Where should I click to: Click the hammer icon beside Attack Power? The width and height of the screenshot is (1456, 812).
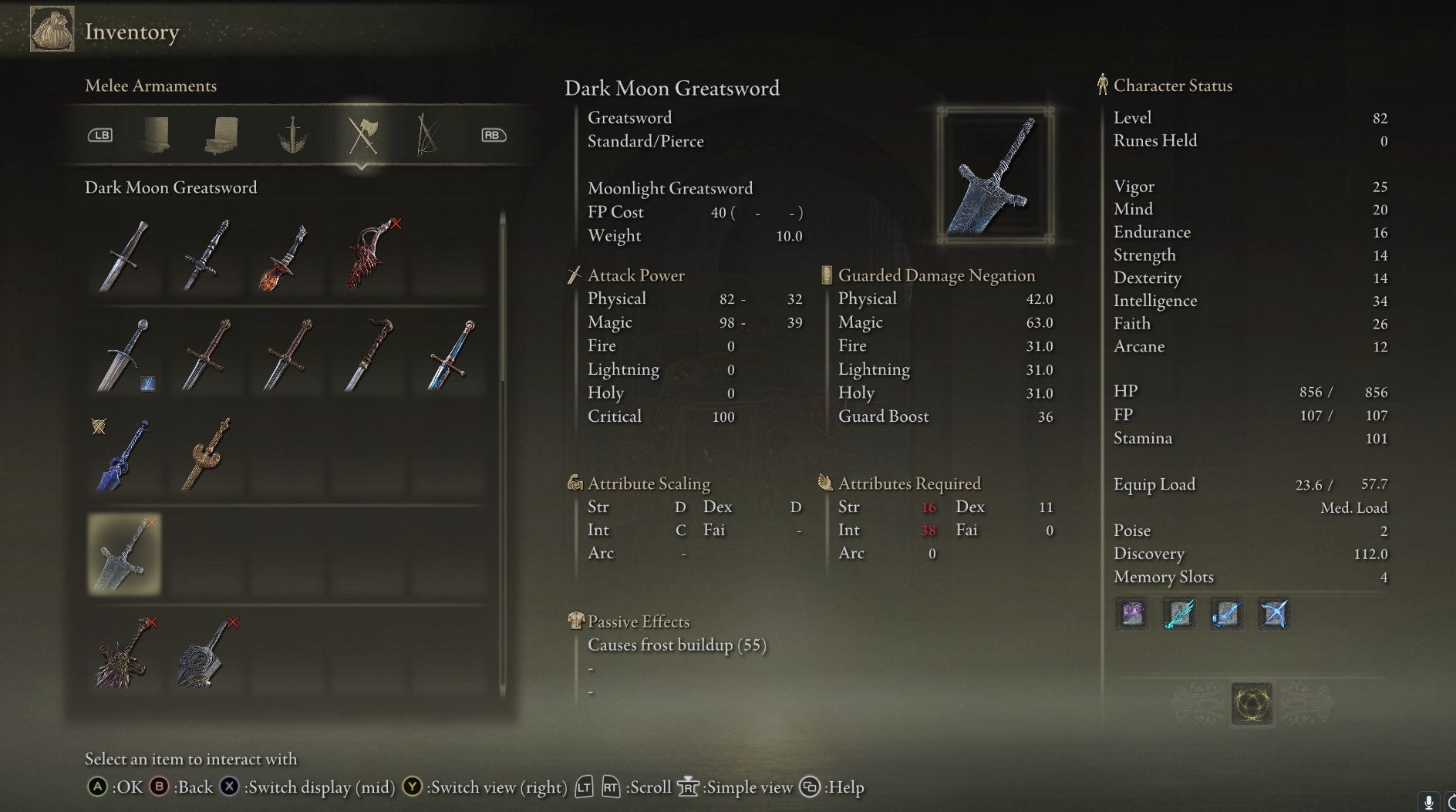(x=574, y=275)
